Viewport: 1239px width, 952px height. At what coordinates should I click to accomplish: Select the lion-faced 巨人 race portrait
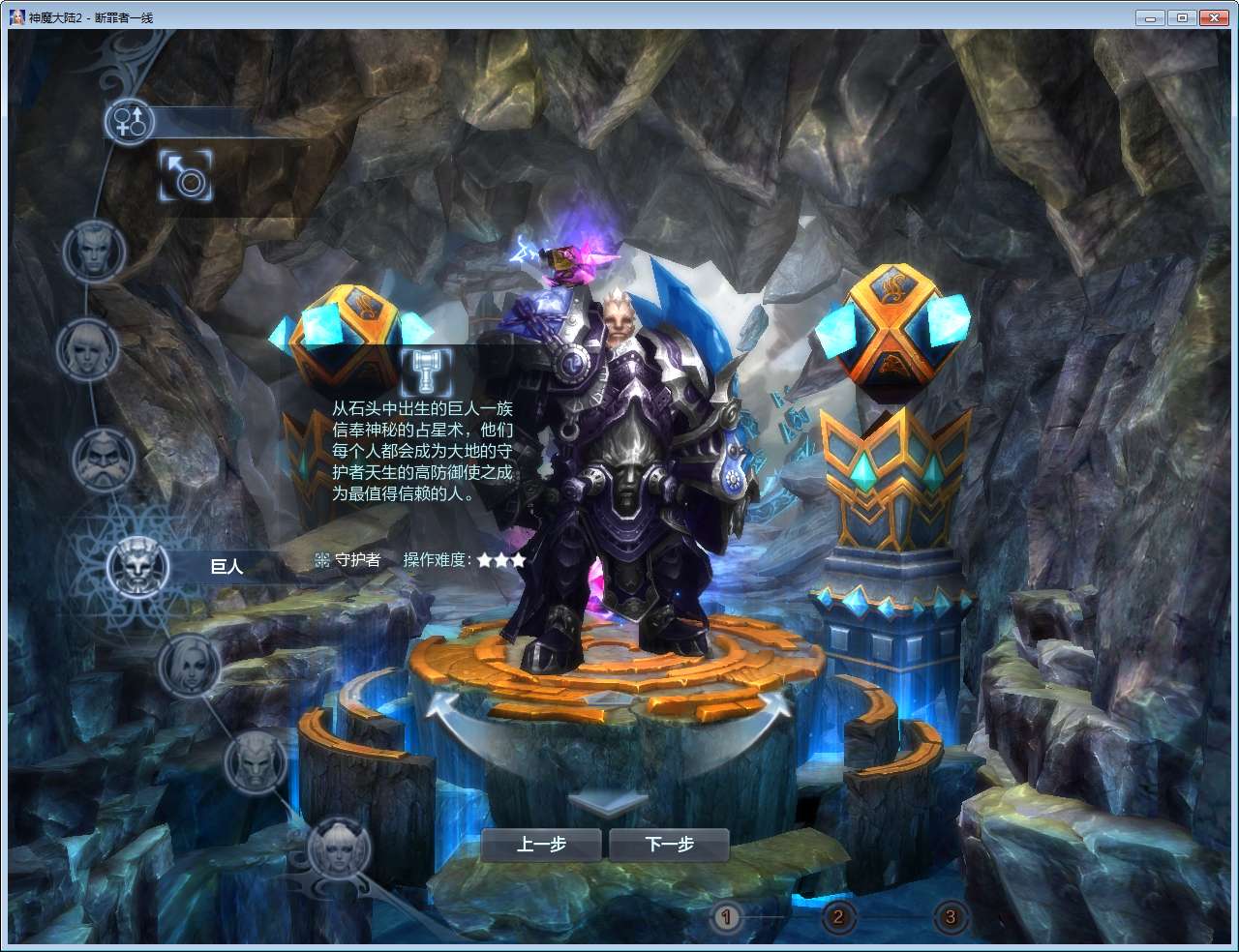click(x=138, y=566)
